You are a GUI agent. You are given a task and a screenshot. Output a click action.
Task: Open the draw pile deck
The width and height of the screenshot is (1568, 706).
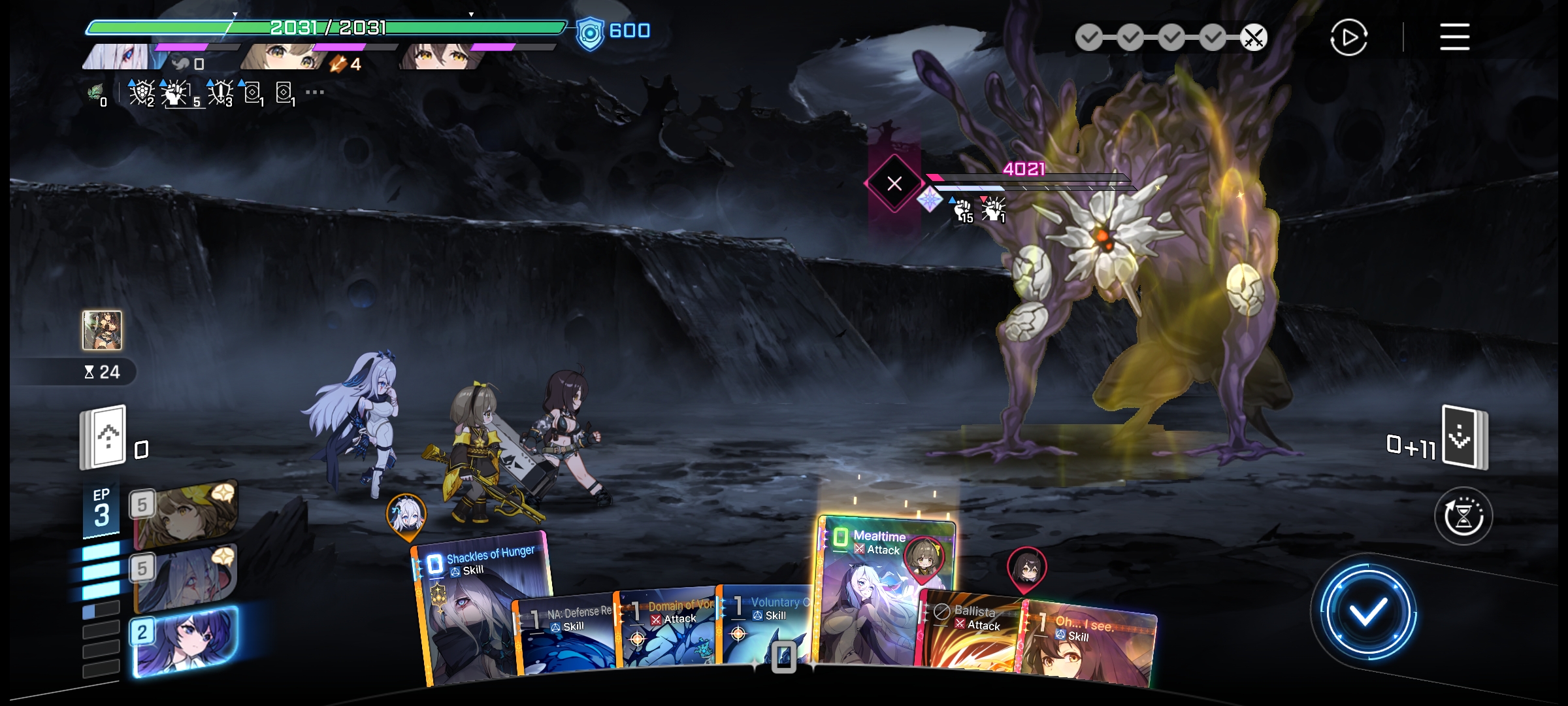(x=103, y=437)
